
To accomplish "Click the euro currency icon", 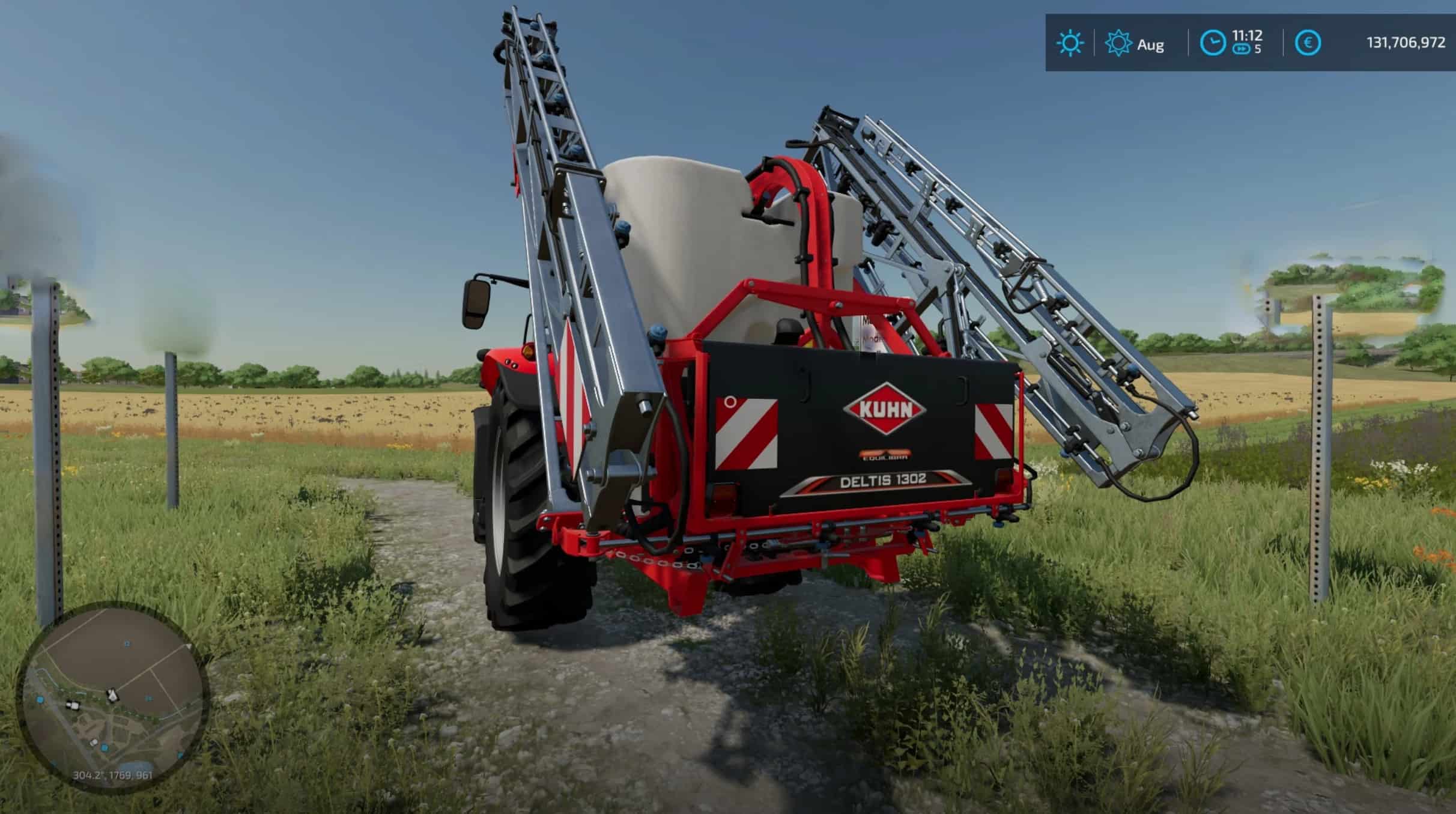I will click(1308, 43).
